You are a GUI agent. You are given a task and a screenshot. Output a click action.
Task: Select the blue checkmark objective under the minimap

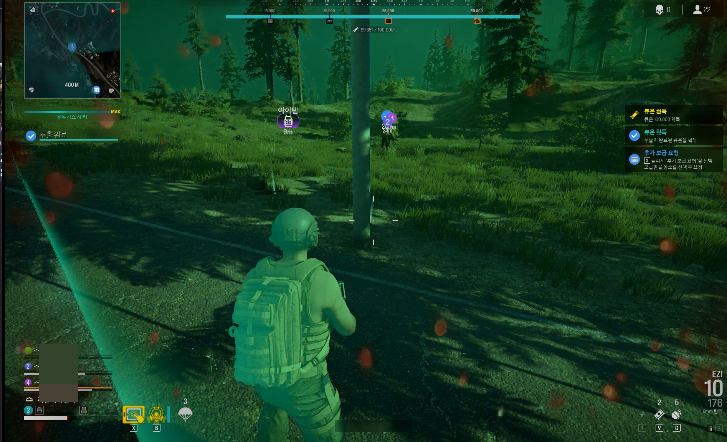(x=31, y=135)
